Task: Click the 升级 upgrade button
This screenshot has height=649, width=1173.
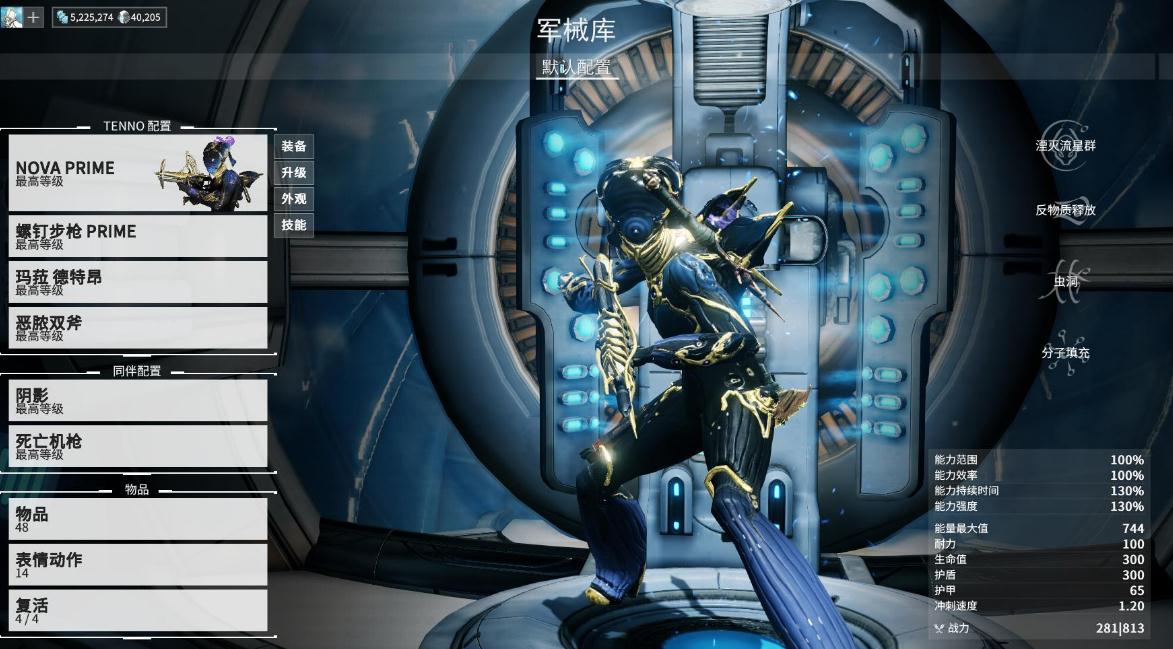Action: tap(294, 172)
